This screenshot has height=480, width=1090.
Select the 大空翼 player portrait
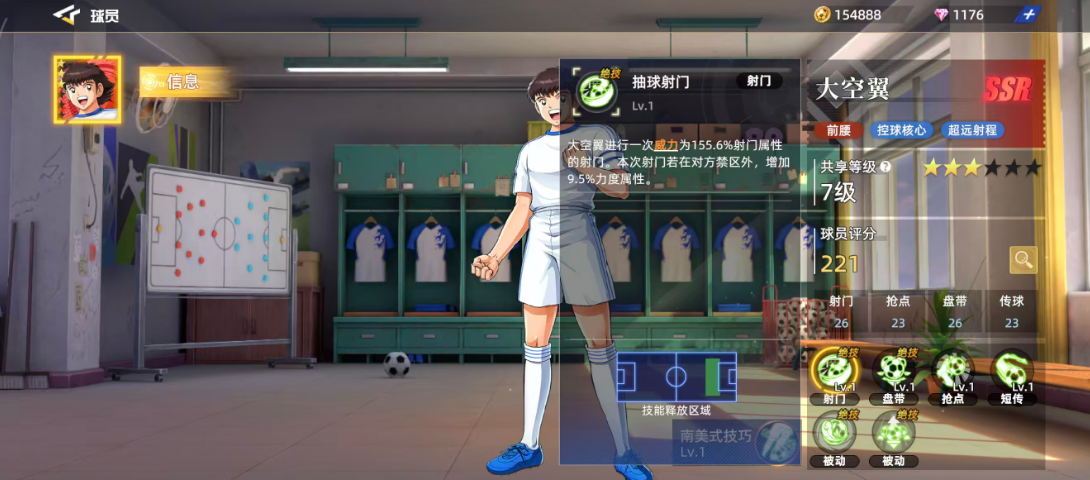point(89,90)
